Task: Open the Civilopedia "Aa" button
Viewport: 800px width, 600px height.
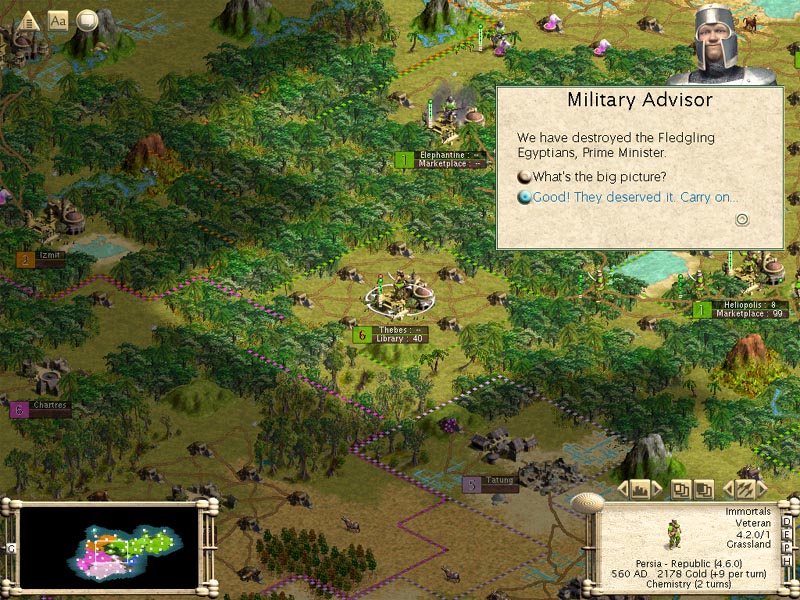Action: 58,19
